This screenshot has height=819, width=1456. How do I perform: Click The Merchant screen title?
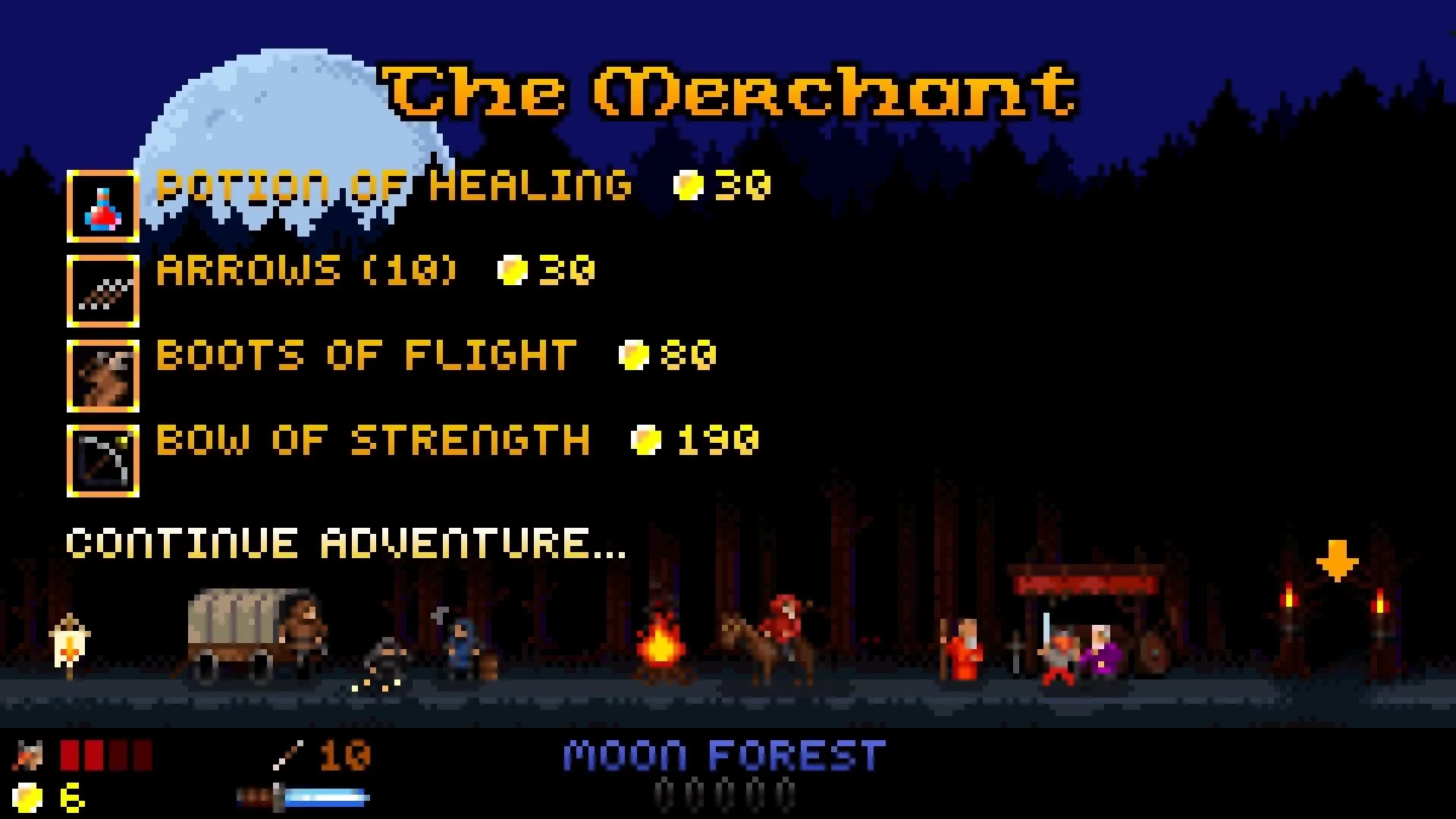(x=728, y=91)
